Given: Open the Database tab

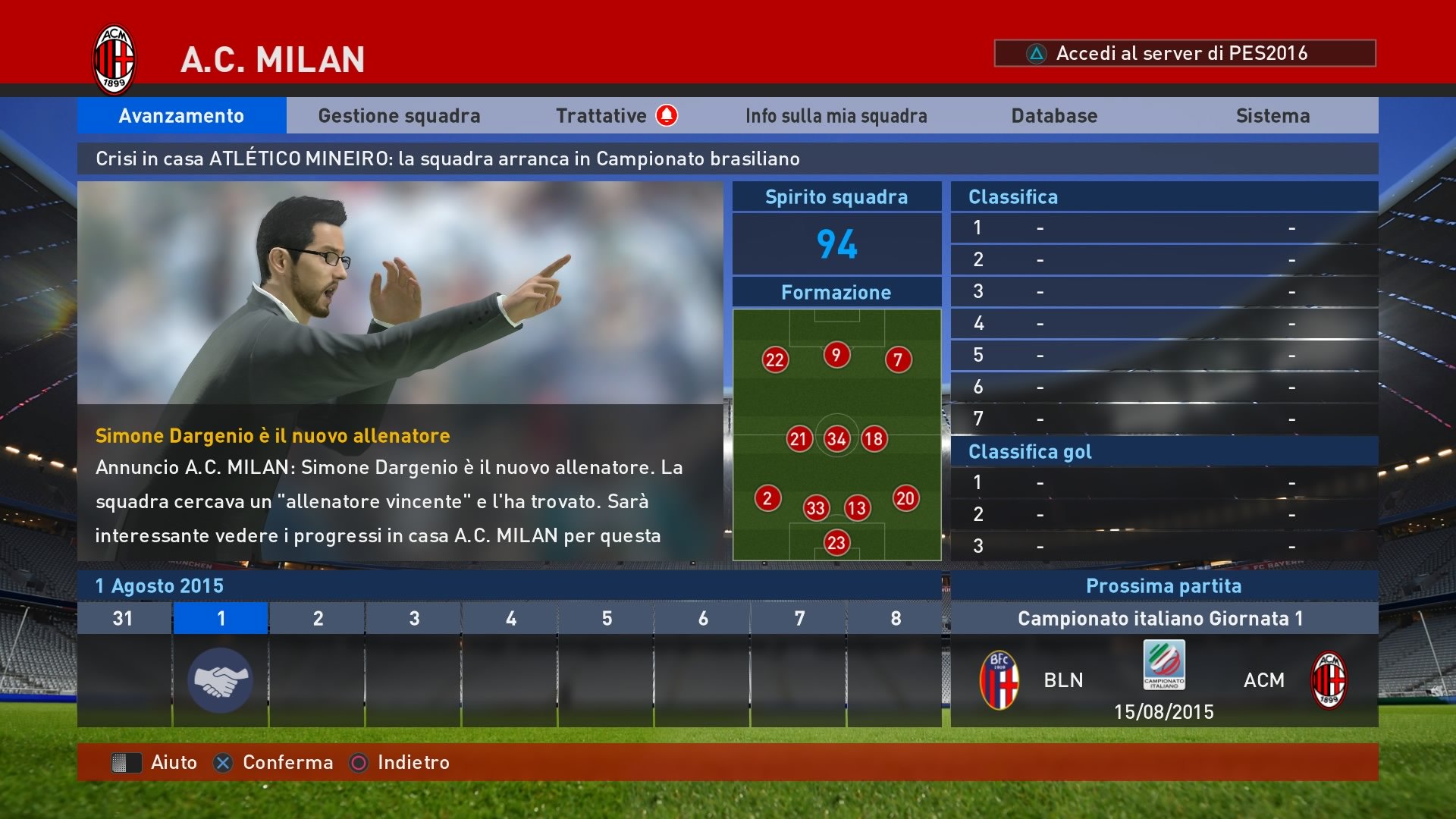Looking at the screenshot, I should coord(1054,116).
